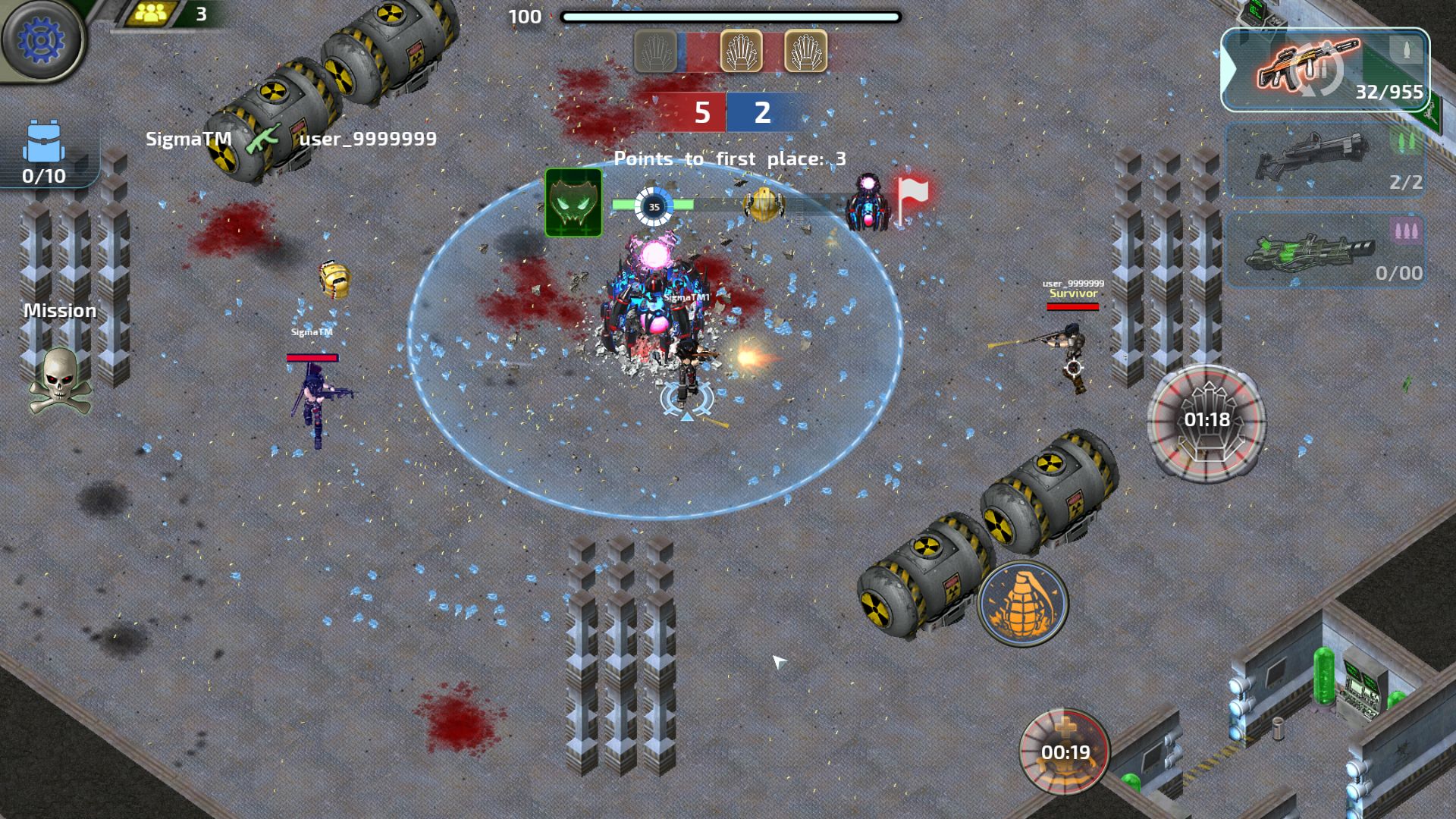Activate the throne ability with 01:18 cooldown
1456x819 pixels.
point(1206,419)
